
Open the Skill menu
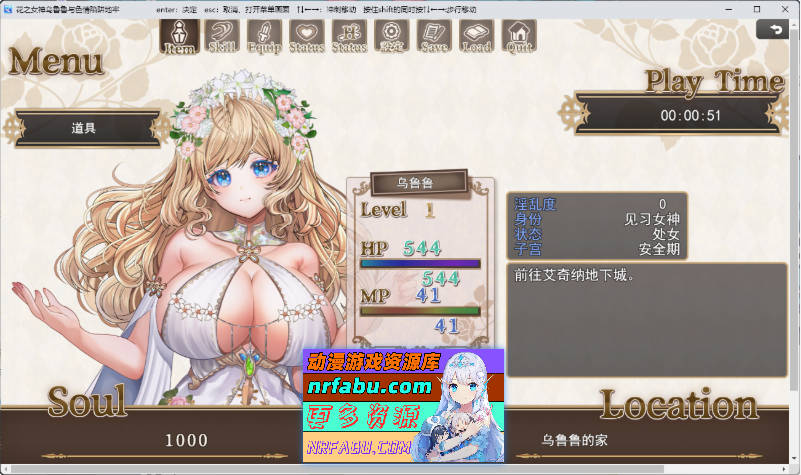[x=222, y=35]
